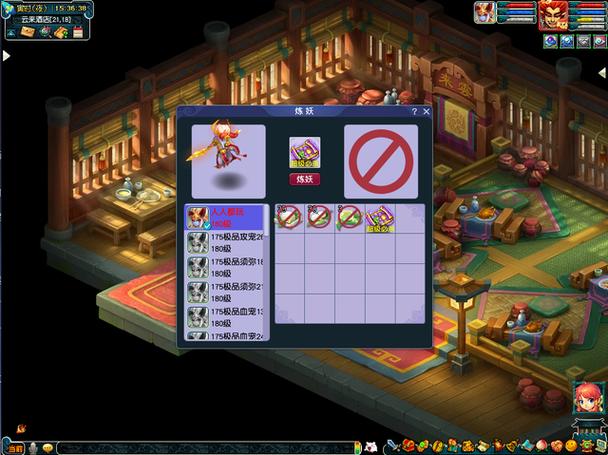Open the mail envelope icon
Image resolution: width=608 pixels, height=455 pixels.
coord(26,33)
